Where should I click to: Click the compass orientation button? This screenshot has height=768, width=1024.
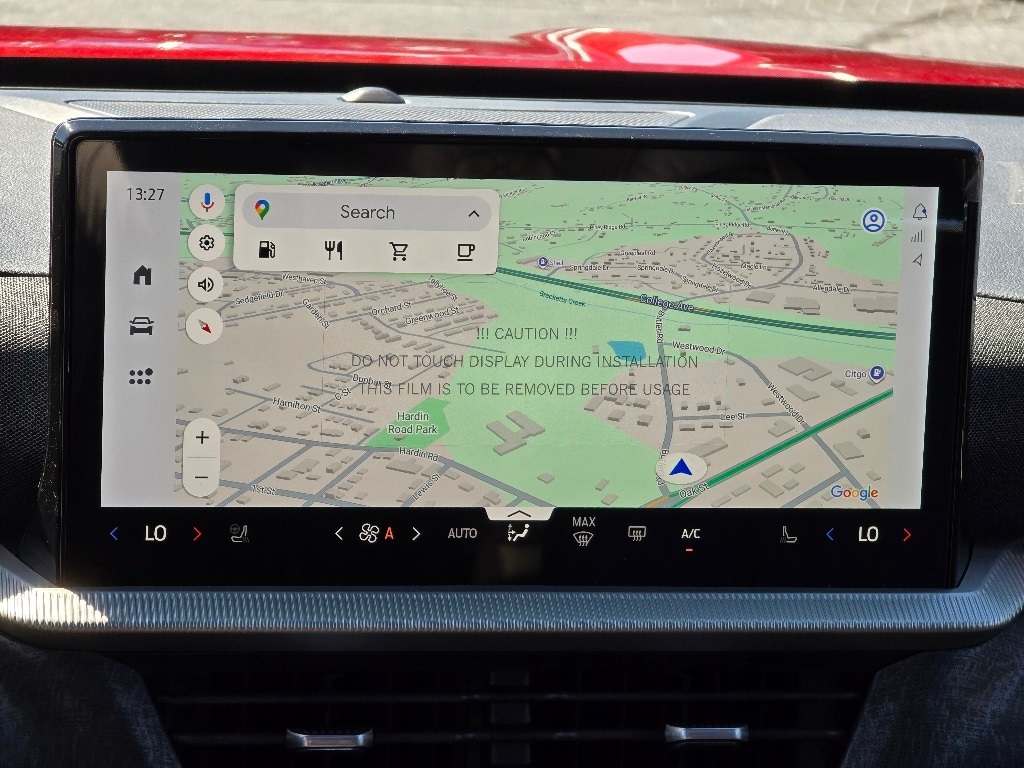(205, 325)
